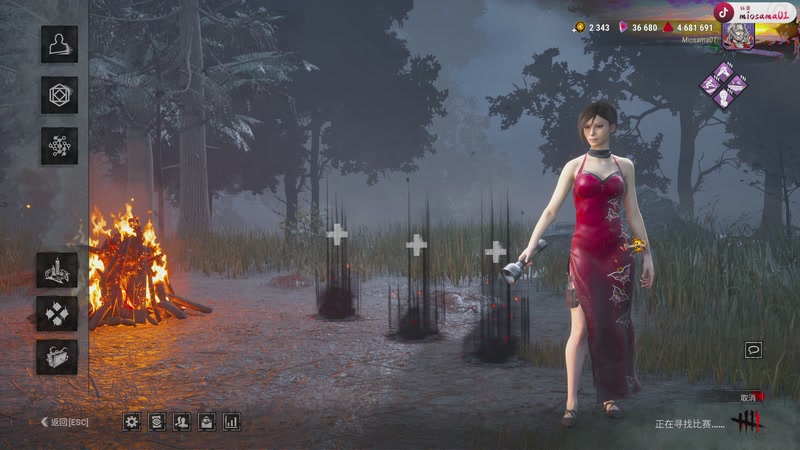Open the character selection silhouette icon
800x450 pixels.
coord(59,44)
